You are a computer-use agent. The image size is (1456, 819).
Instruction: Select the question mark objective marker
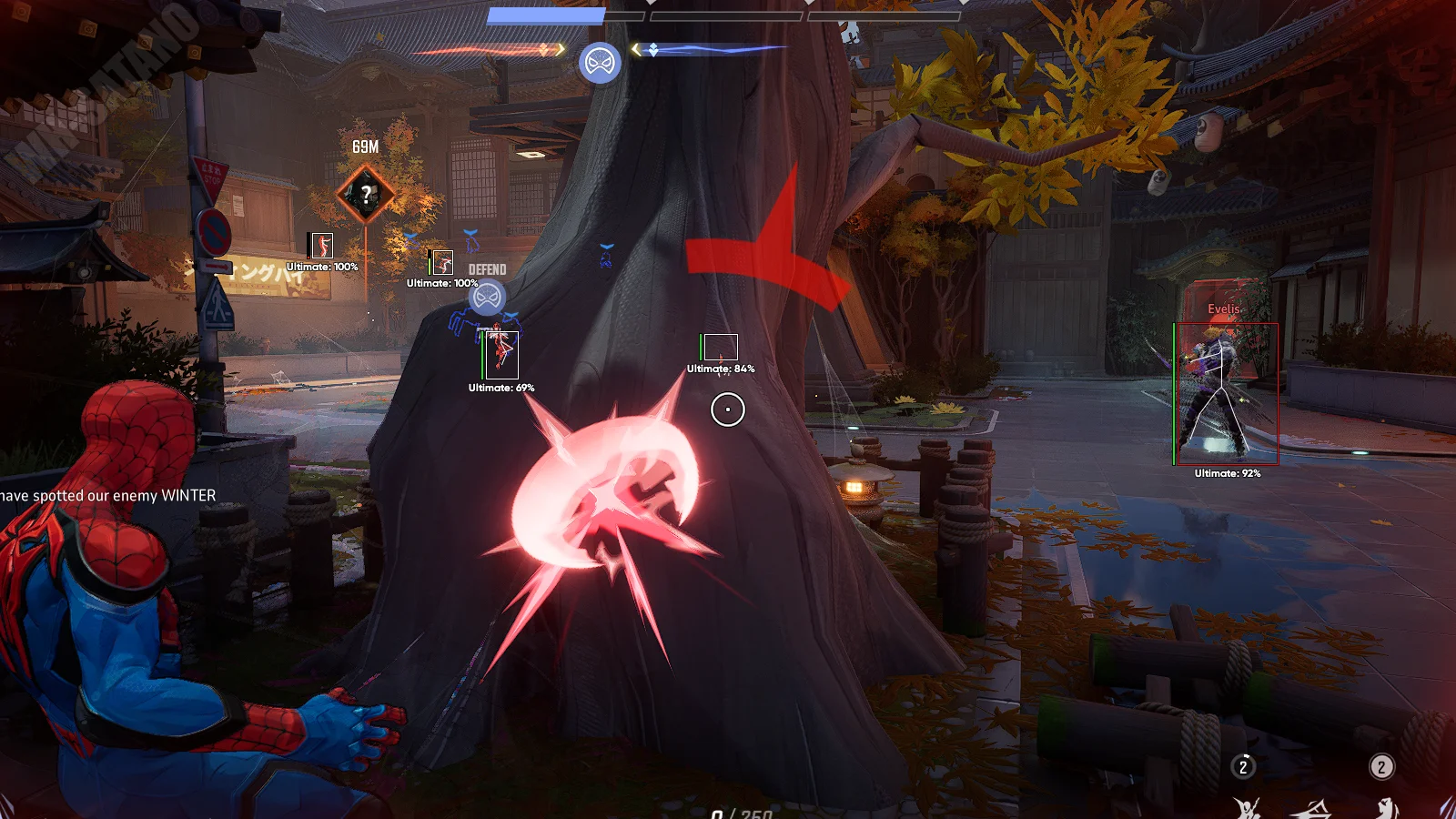pyautogui.click(x=366, y=194)
